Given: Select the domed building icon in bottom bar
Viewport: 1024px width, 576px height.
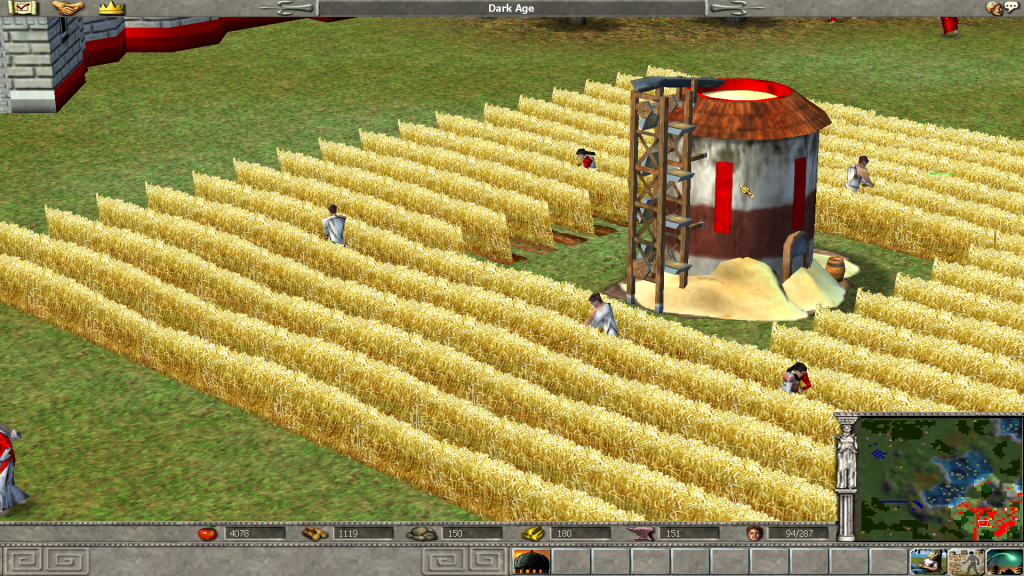Looking at the screenshot, I should click(531, 561).
